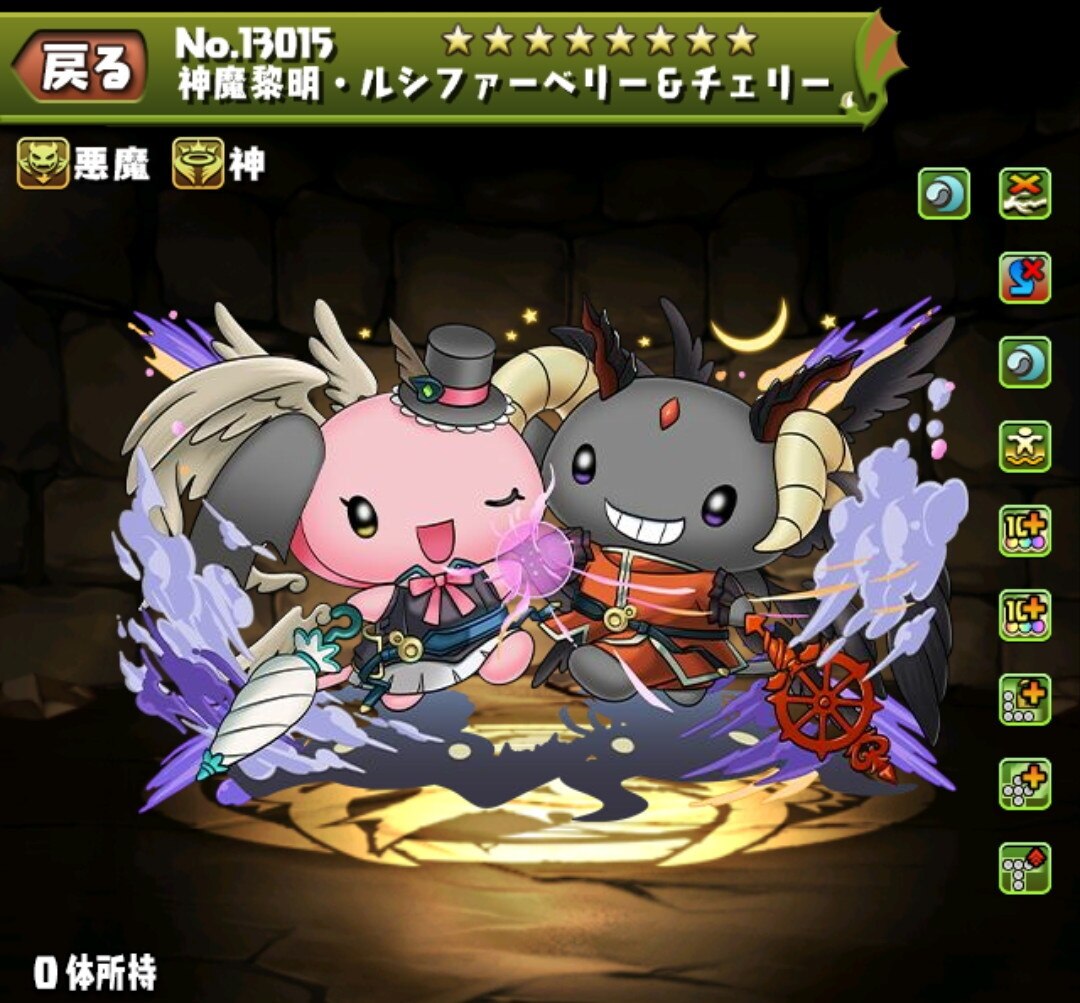1080x1003 pixels.
Task: Choose the white figure over waves awakening
Action: click(1025, 447)
